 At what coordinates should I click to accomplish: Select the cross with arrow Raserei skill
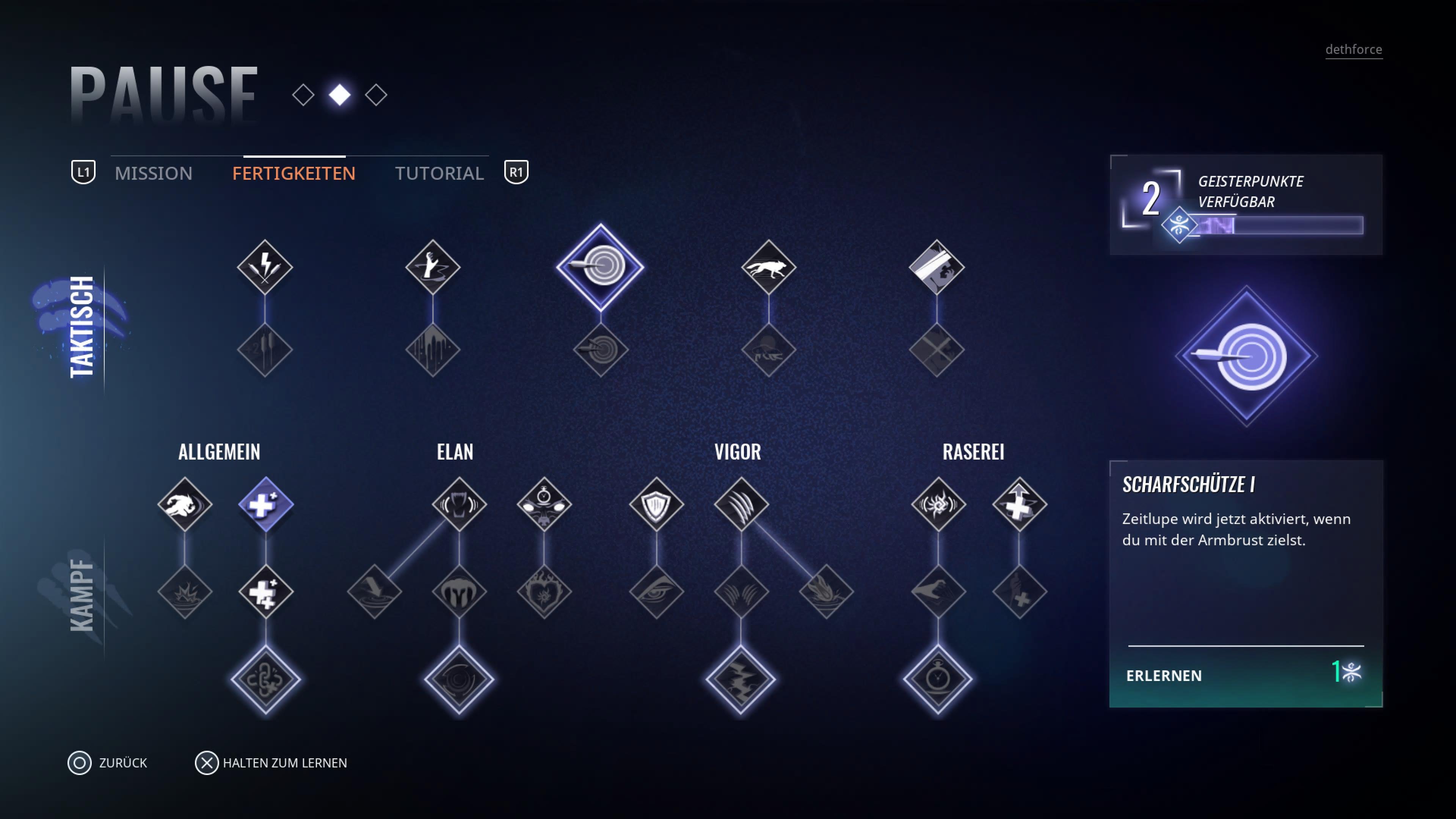point(1019,504)
